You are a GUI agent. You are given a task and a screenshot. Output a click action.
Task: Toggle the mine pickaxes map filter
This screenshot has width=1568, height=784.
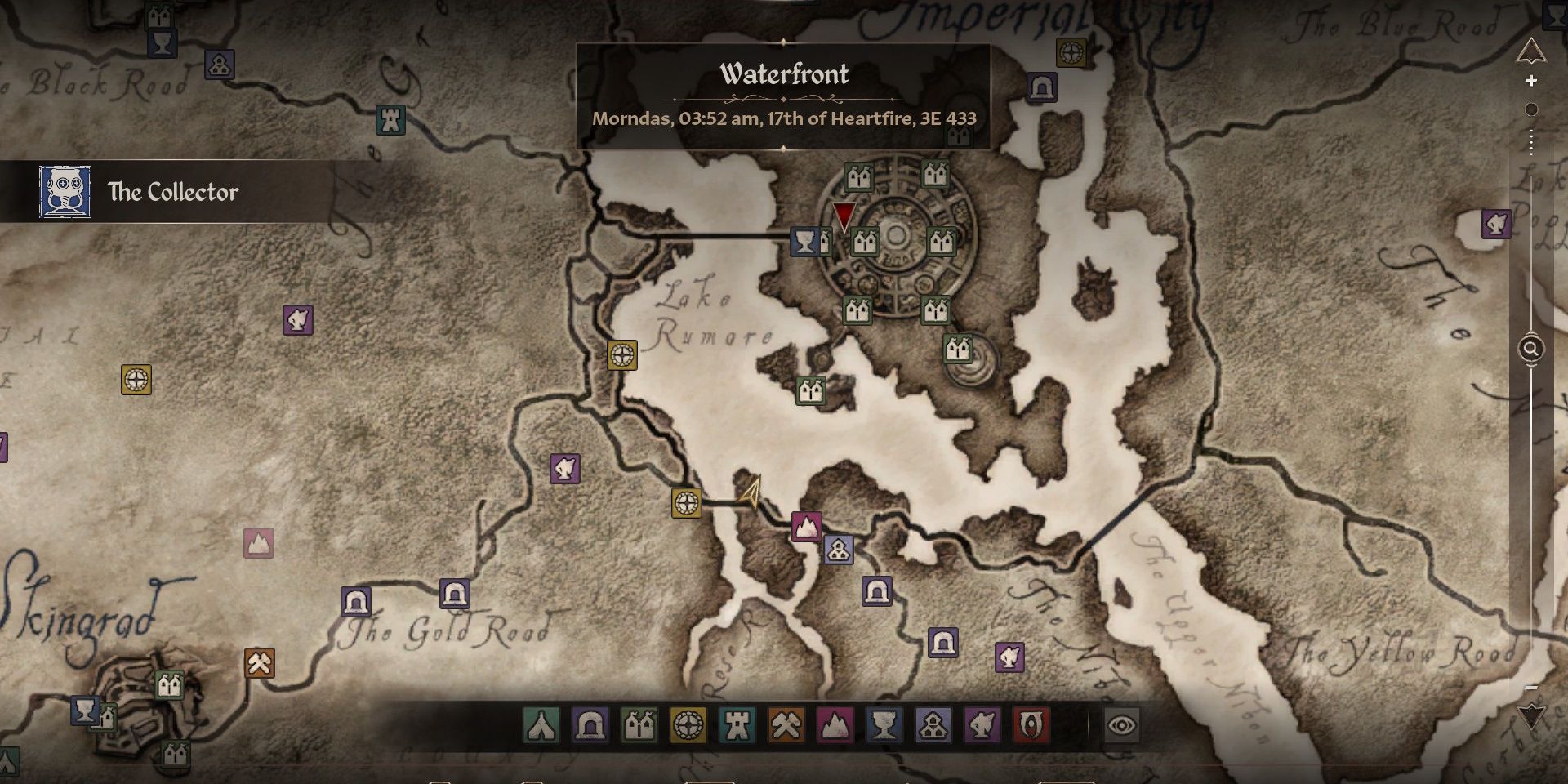786,725
